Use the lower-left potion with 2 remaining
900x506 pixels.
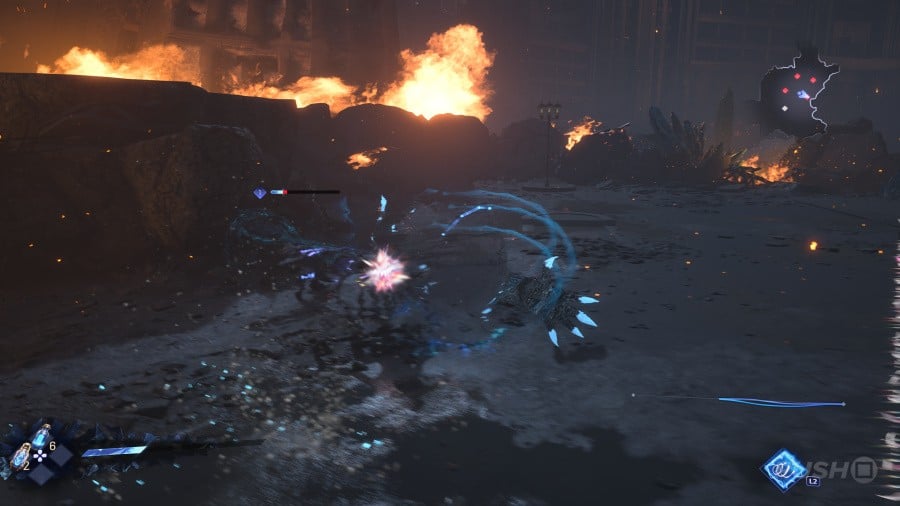pos(21,456)
